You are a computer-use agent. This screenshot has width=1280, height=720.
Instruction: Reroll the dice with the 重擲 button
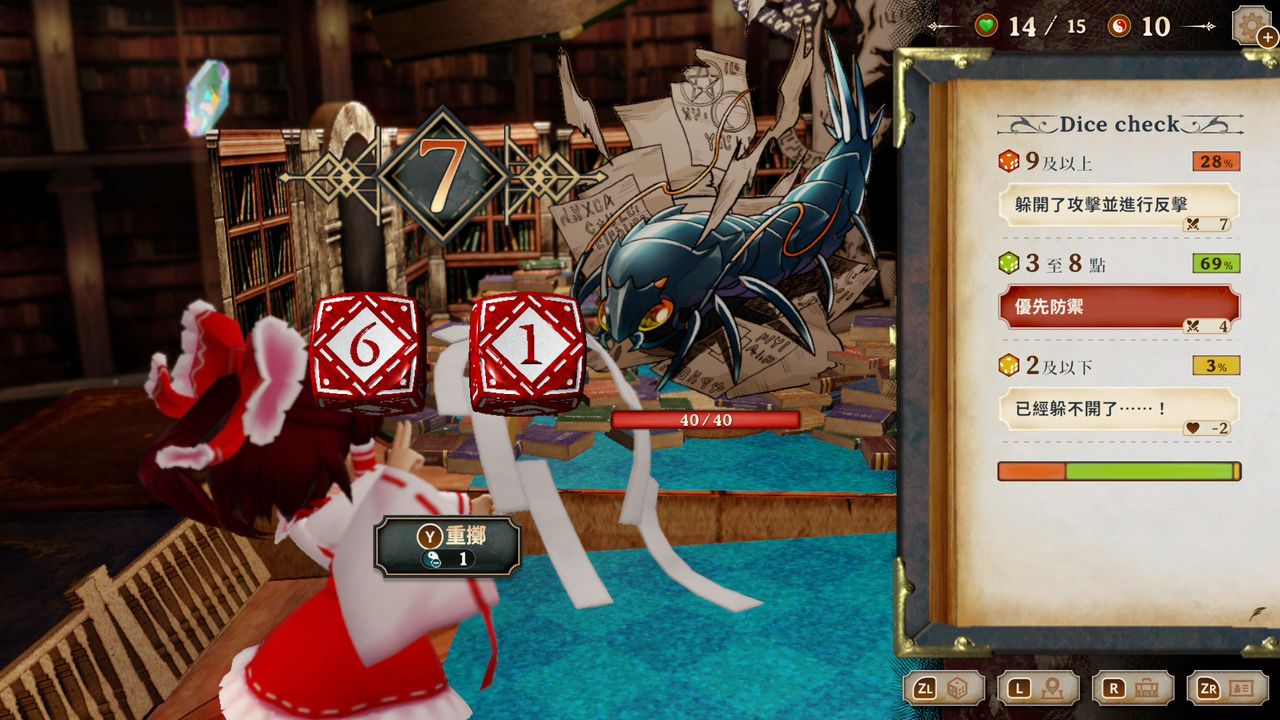pyautogui.click(x=448, y=546)
